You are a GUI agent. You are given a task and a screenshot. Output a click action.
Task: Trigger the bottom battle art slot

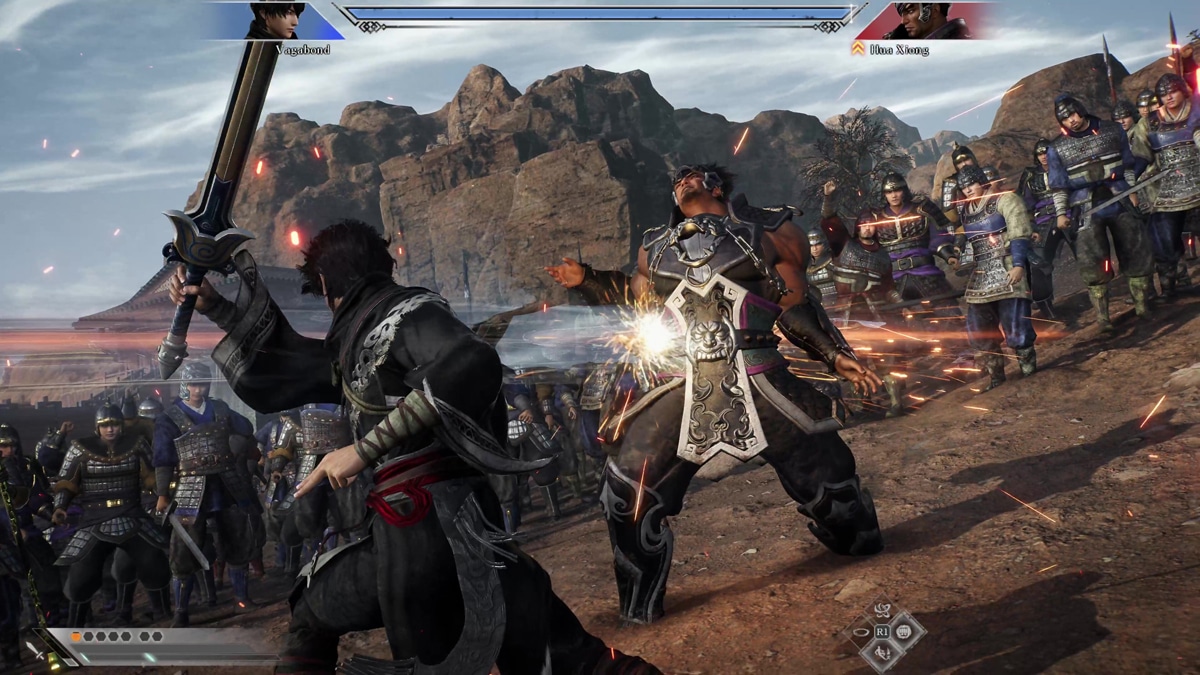(x=883, y=654)
